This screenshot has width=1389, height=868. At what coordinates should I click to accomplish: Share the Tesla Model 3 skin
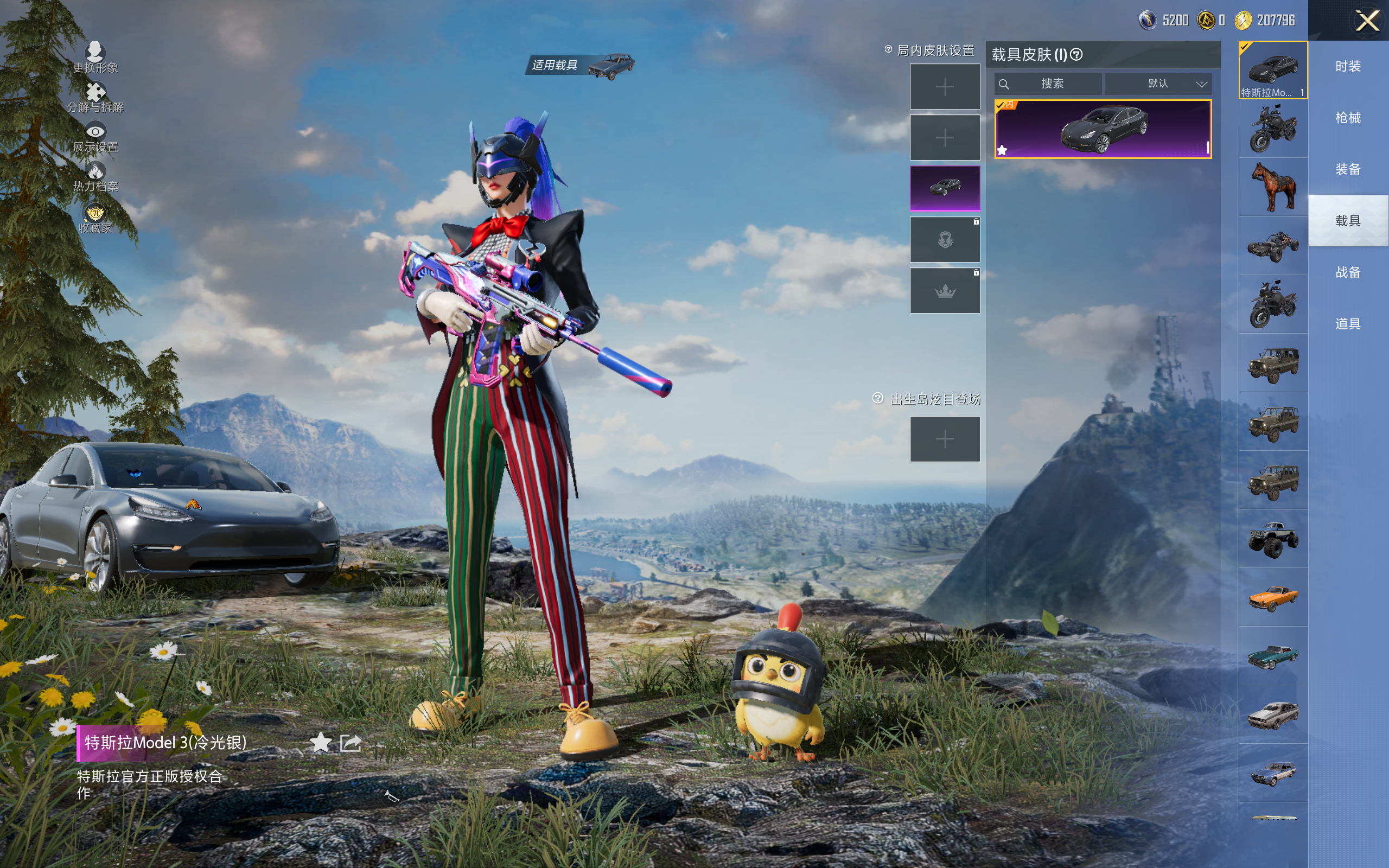coord(351,743)
